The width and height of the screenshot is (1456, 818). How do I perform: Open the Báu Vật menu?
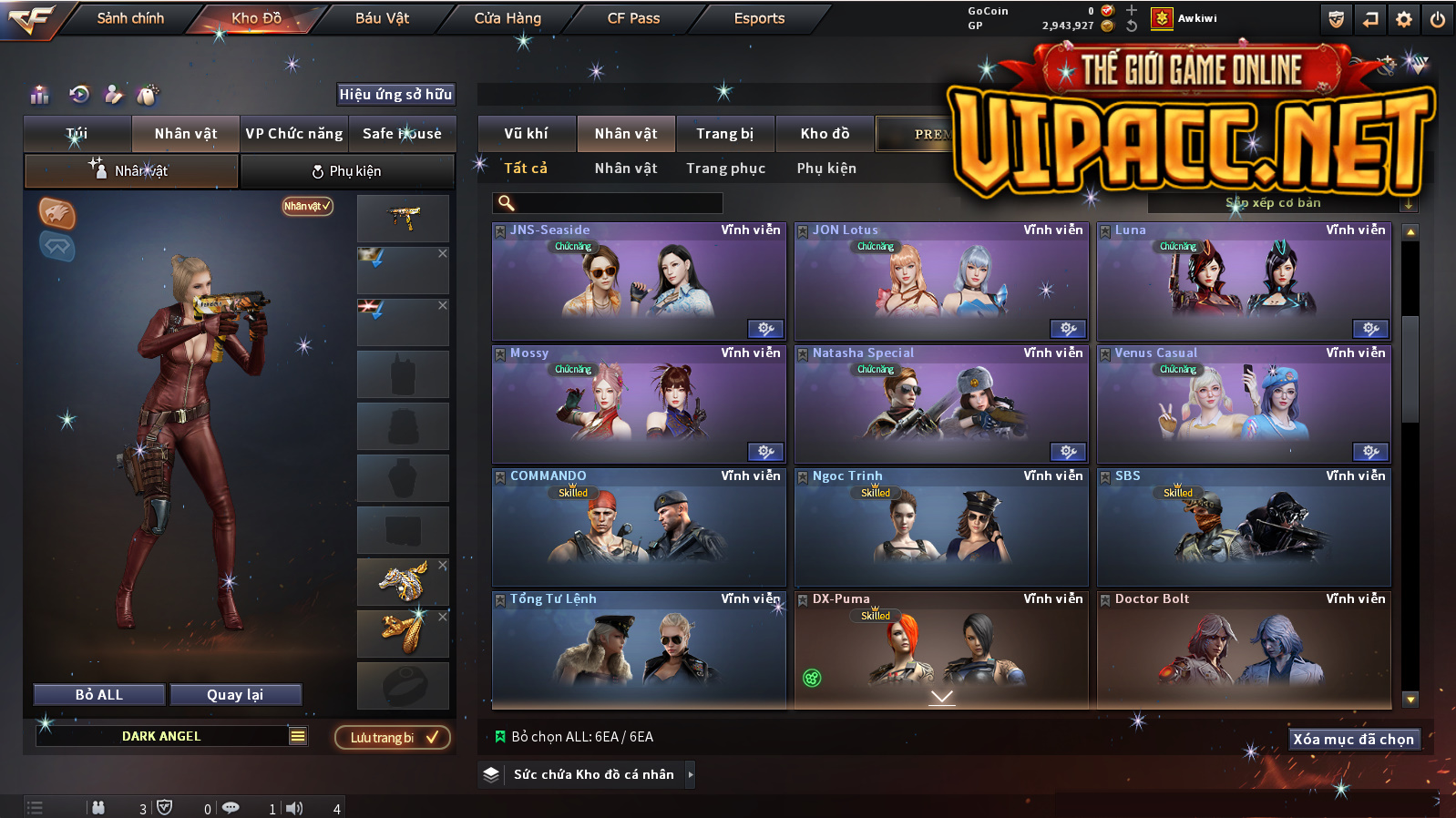382,18
